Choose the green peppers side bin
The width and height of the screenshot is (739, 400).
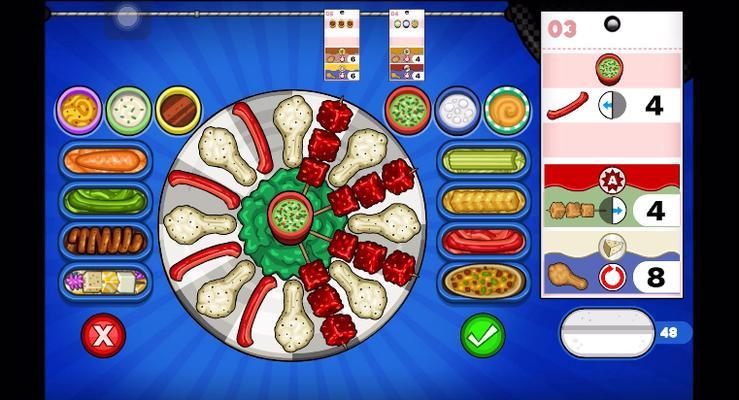pyautogui.click(x=104, y=200)
